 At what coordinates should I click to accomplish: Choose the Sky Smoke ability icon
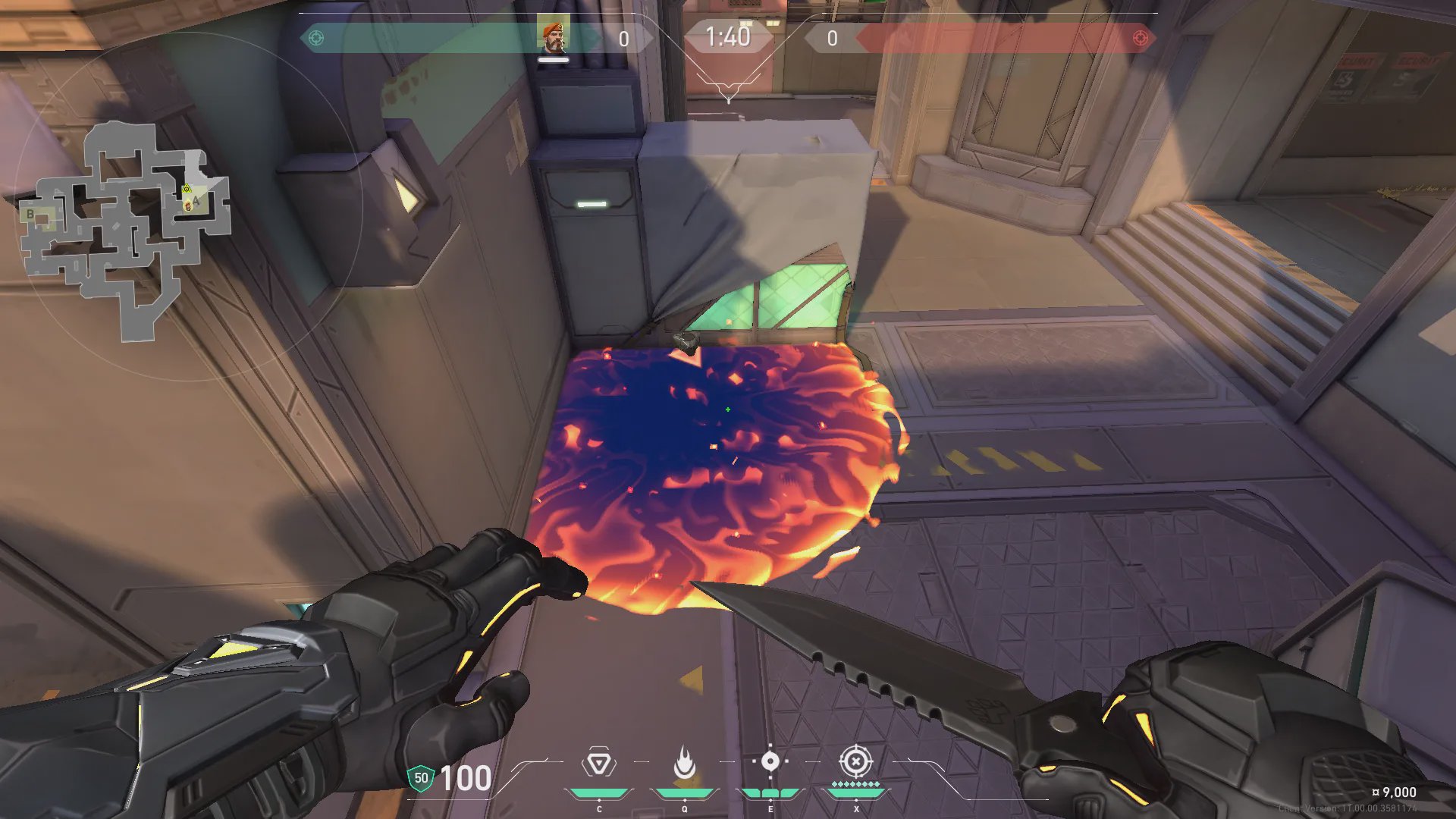click(770, 761)
